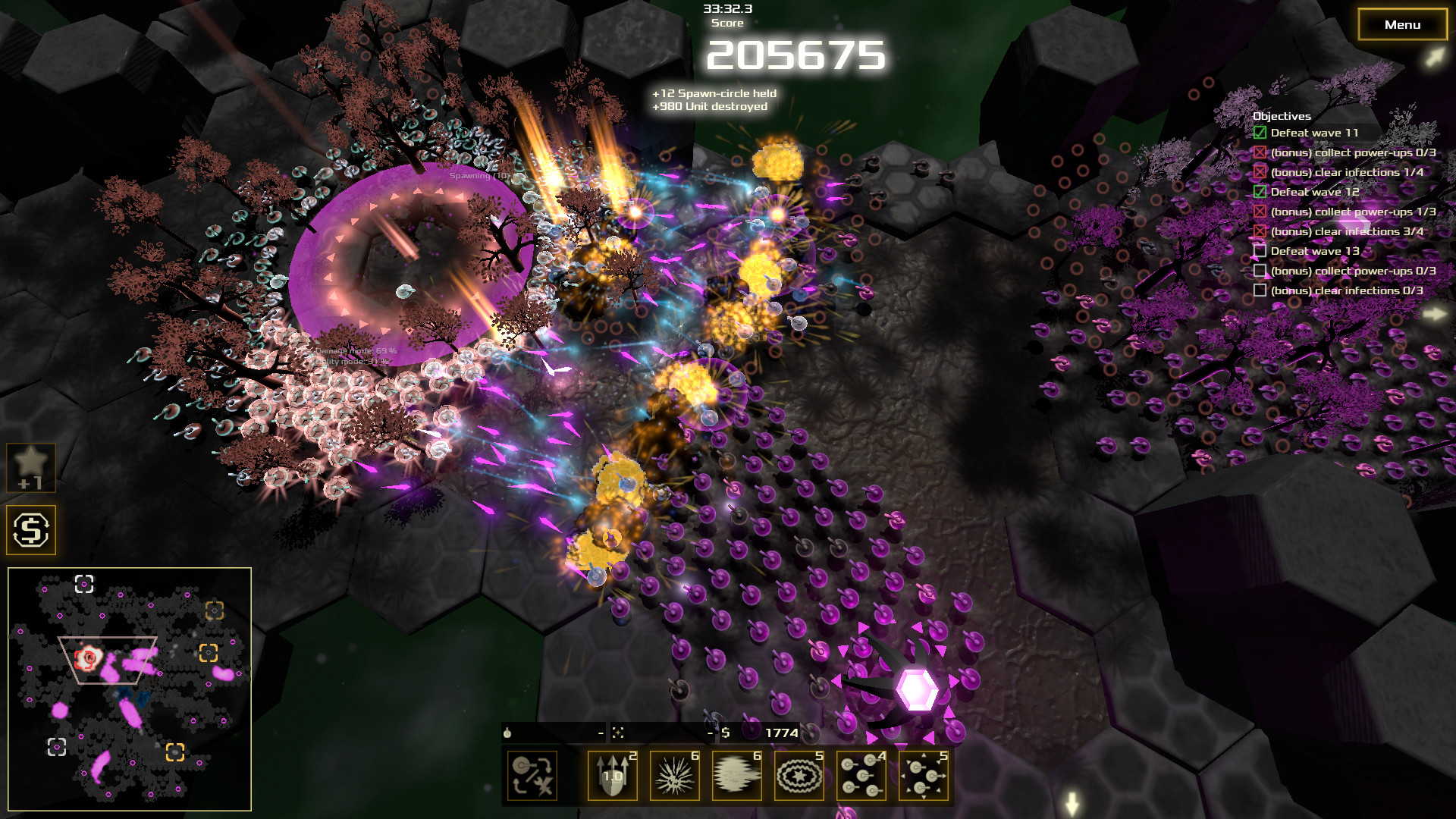Check the Defeat wave 13 objective box

(1260, 250)
